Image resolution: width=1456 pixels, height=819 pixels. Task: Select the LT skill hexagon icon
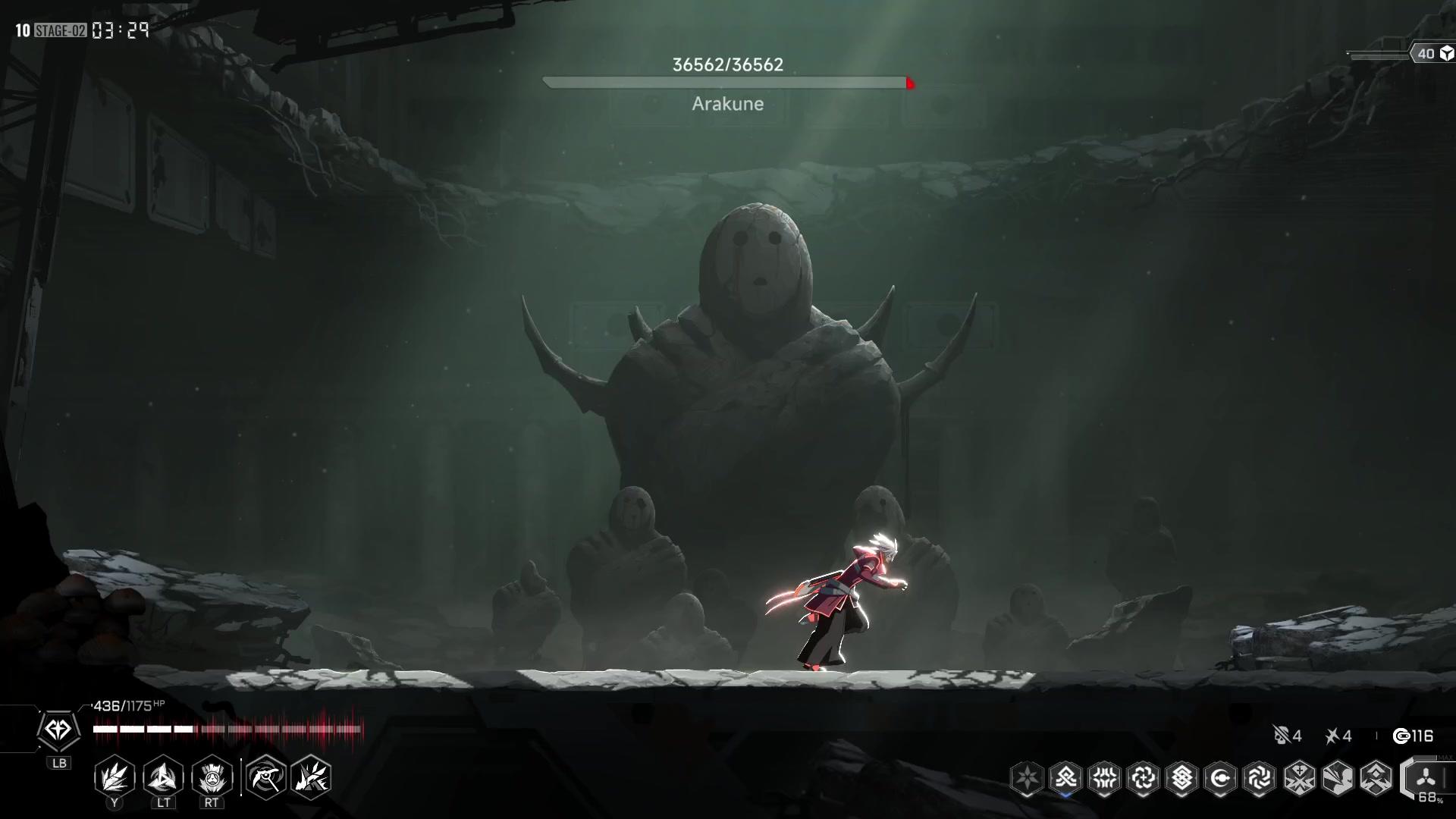163,777
